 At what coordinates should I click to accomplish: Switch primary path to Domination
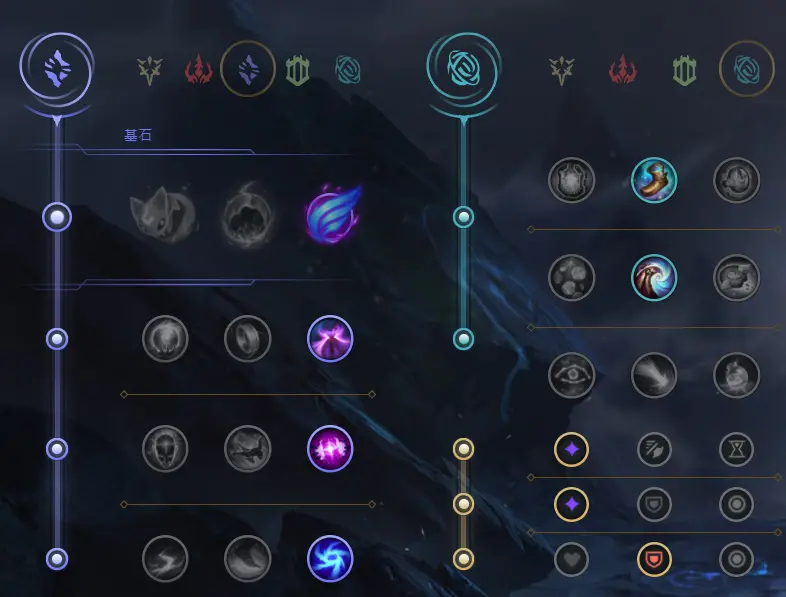(x=199, y=70)
